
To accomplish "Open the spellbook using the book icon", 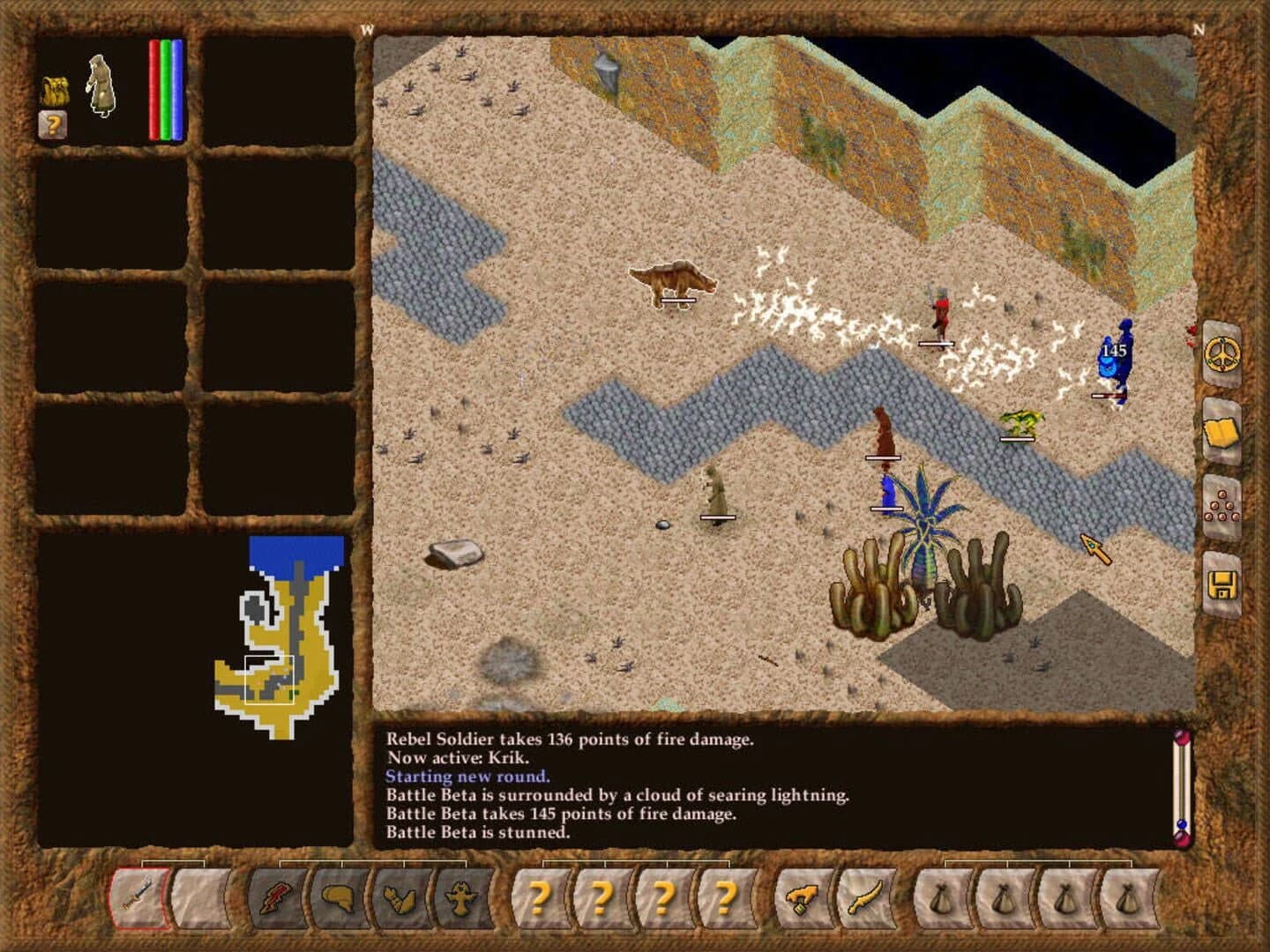I will pos(1220,434).
